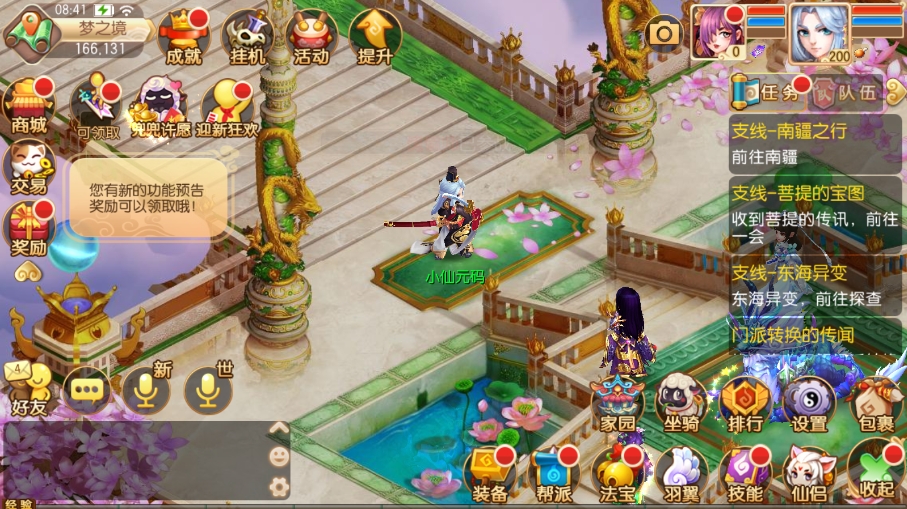Take a screenshot with the camera button
Image resolution: width=907 pixels, height=509 pixels.
[x=663, y=33]
